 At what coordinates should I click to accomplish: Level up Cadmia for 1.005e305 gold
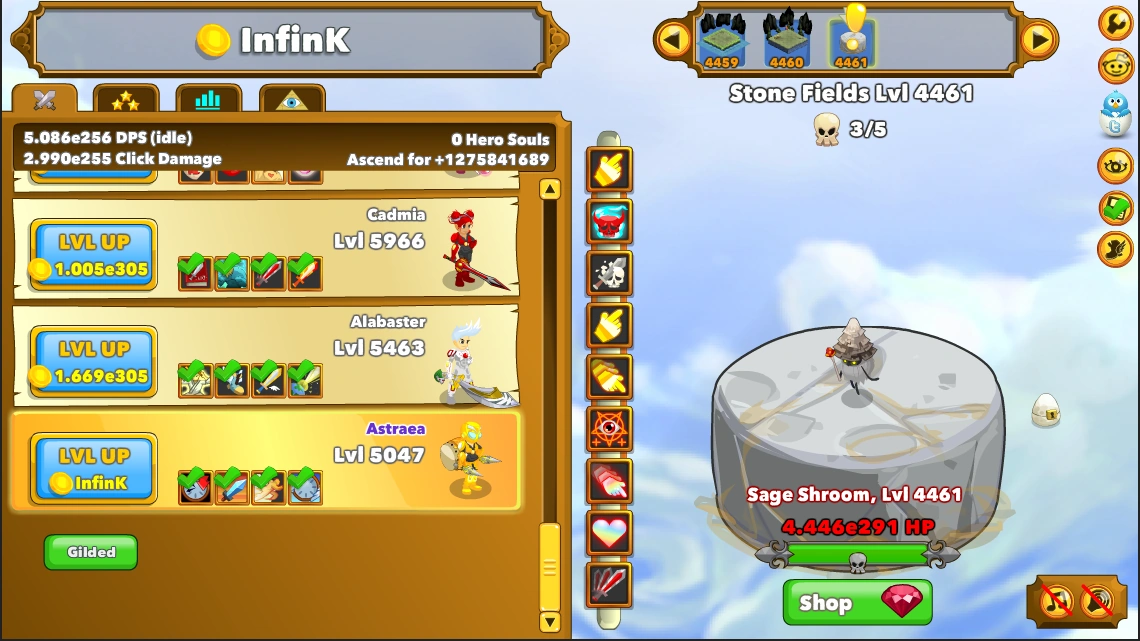(x=93, y=255)
